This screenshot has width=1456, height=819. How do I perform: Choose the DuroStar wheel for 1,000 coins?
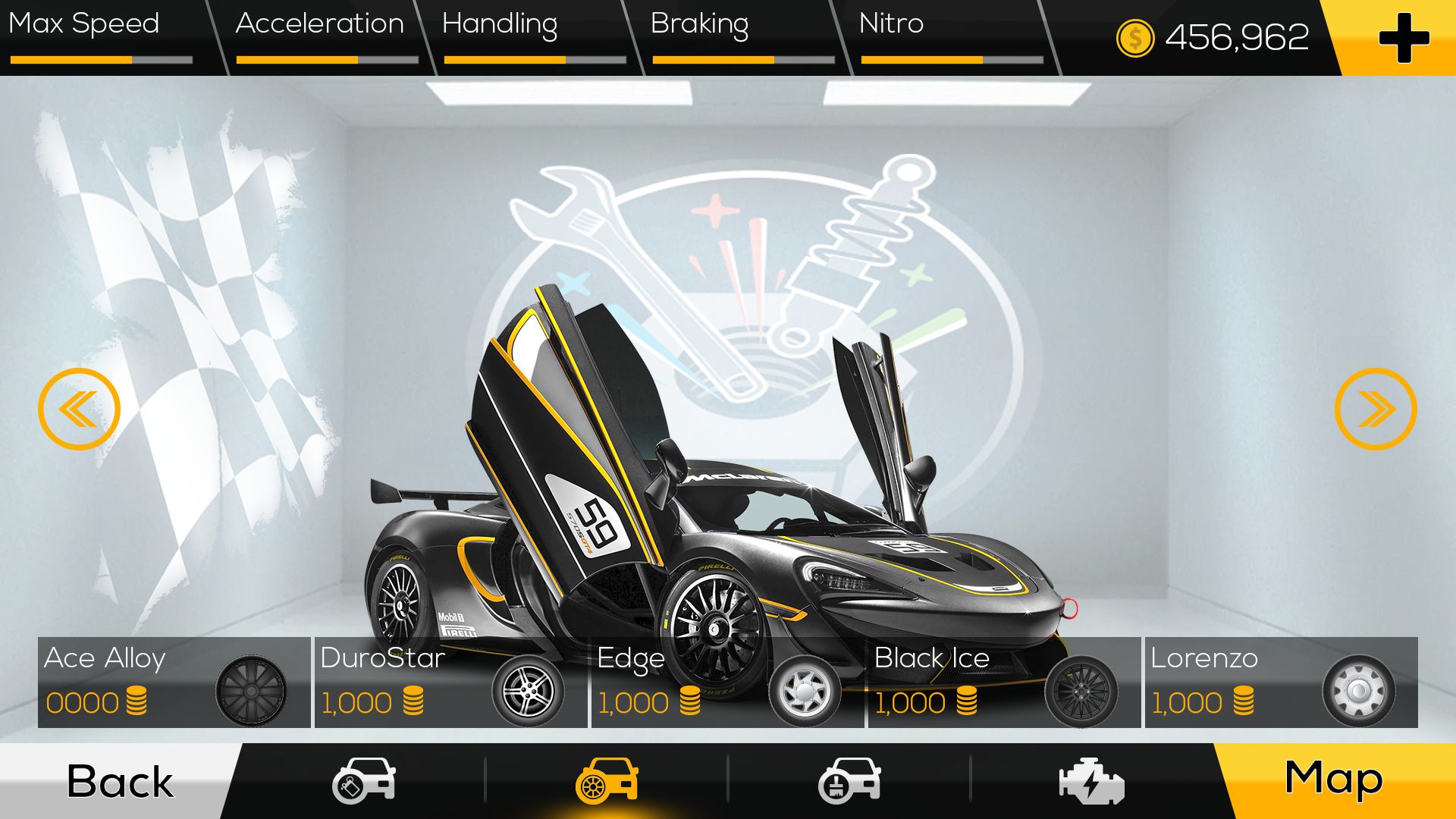point(450,682)
